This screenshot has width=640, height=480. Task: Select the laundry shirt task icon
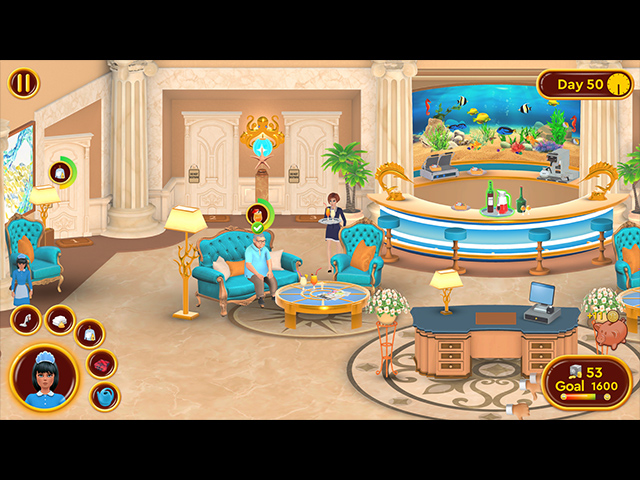tap(89, 333)
